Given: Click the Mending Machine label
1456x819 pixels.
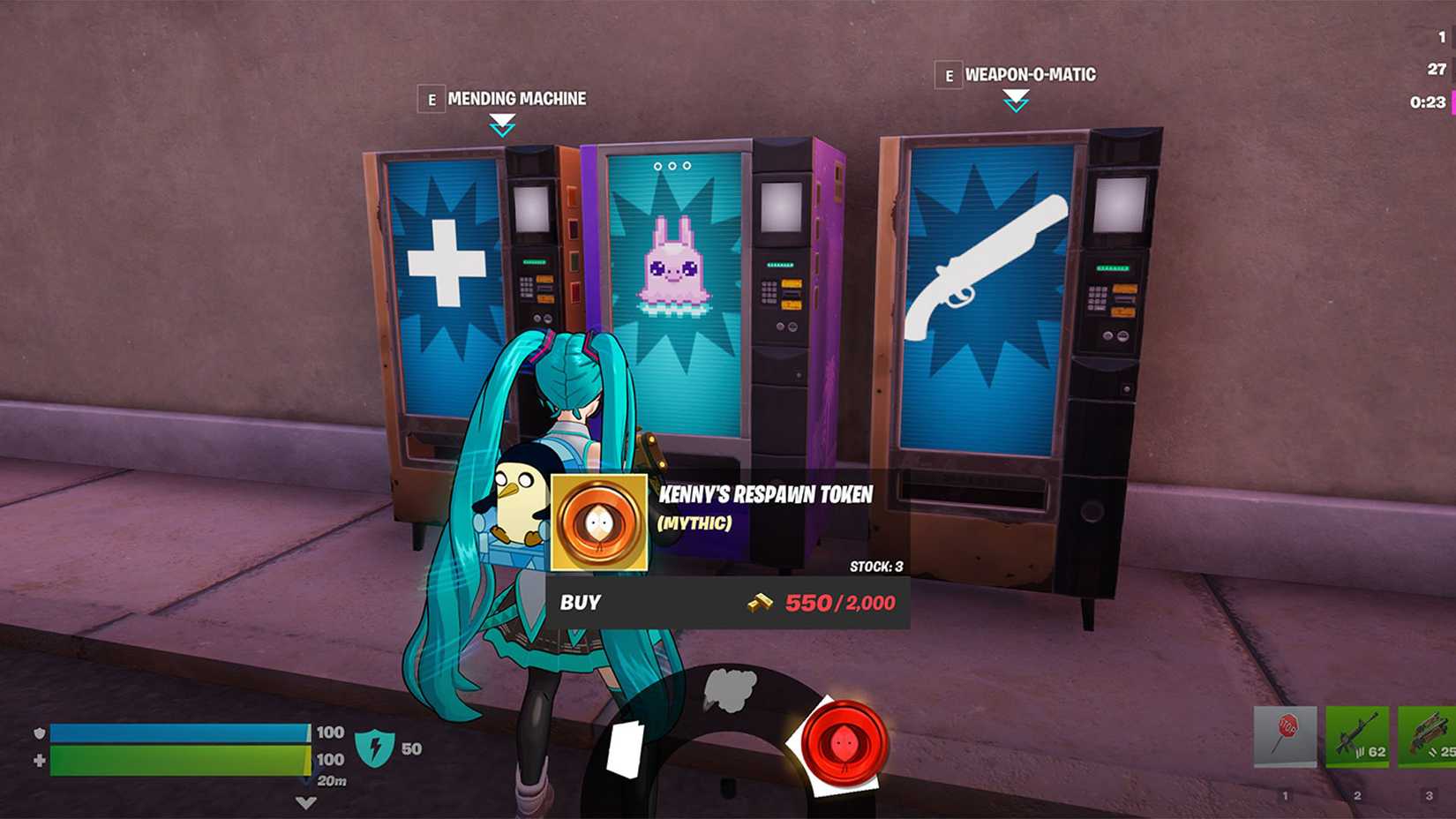Looking at the screenshot, I should pos(516,99).
